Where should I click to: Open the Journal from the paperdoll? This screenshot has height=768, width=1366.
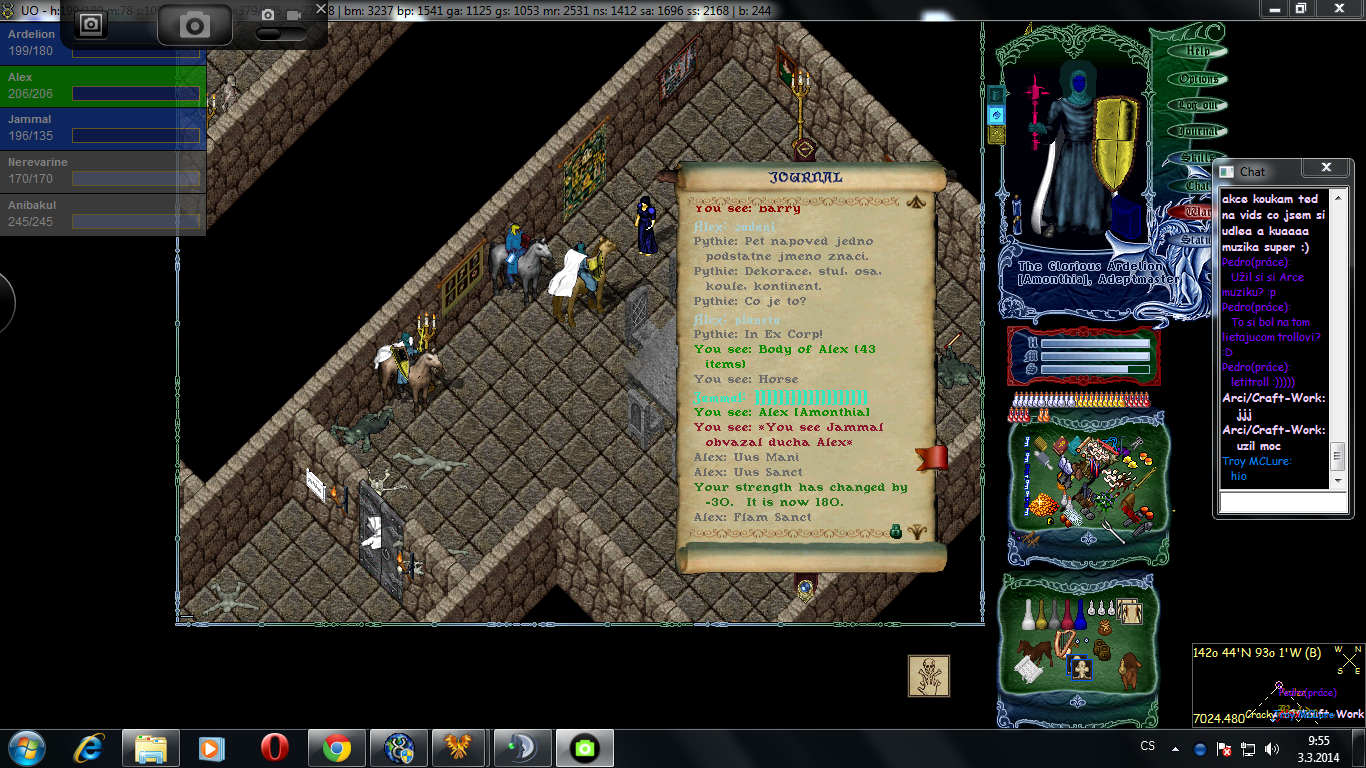(x=1198, y=131)
